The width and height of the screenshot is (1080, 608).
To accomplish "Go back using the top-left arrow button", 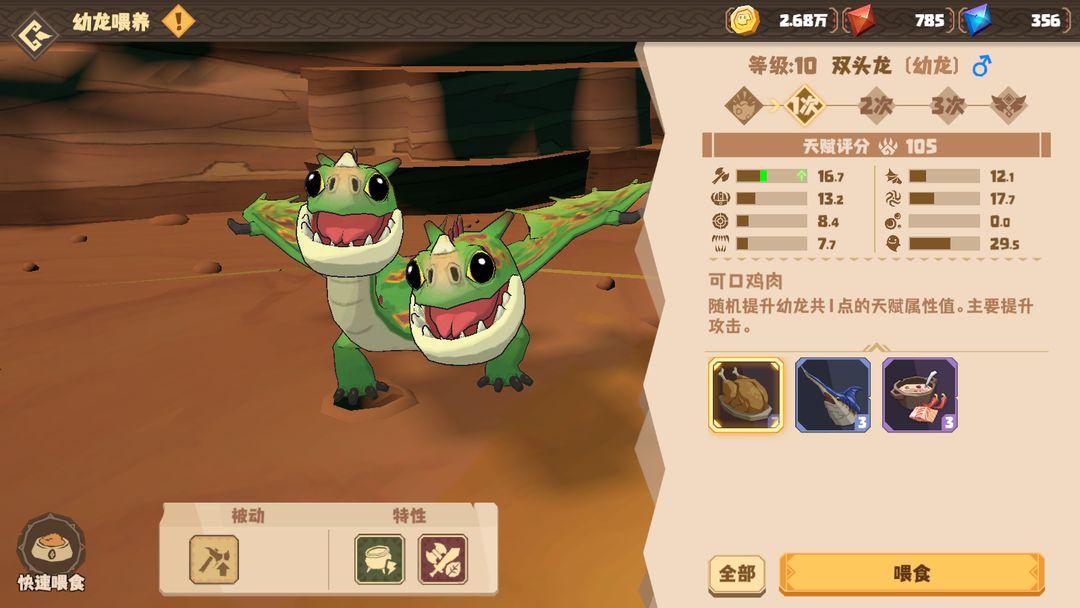I will pyautogui.click(x=33, y=33).
